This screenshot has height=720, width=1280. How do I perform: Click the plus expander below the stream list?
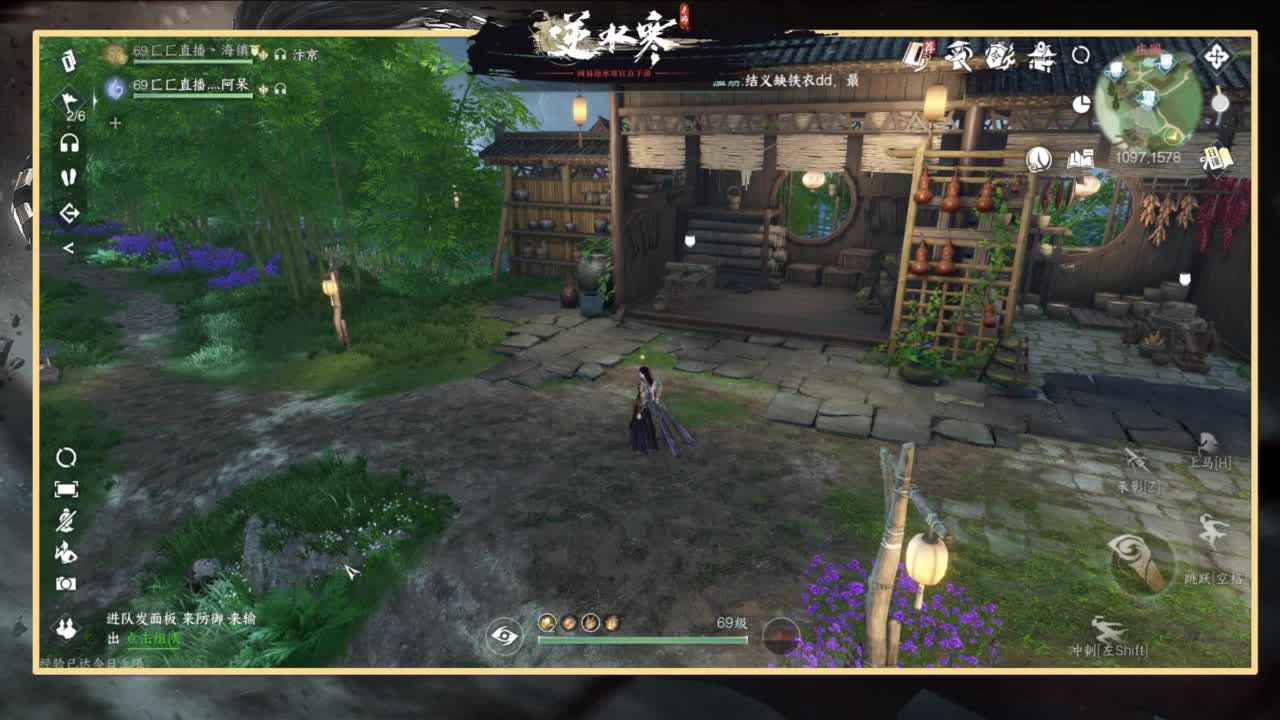click(115, 122)
